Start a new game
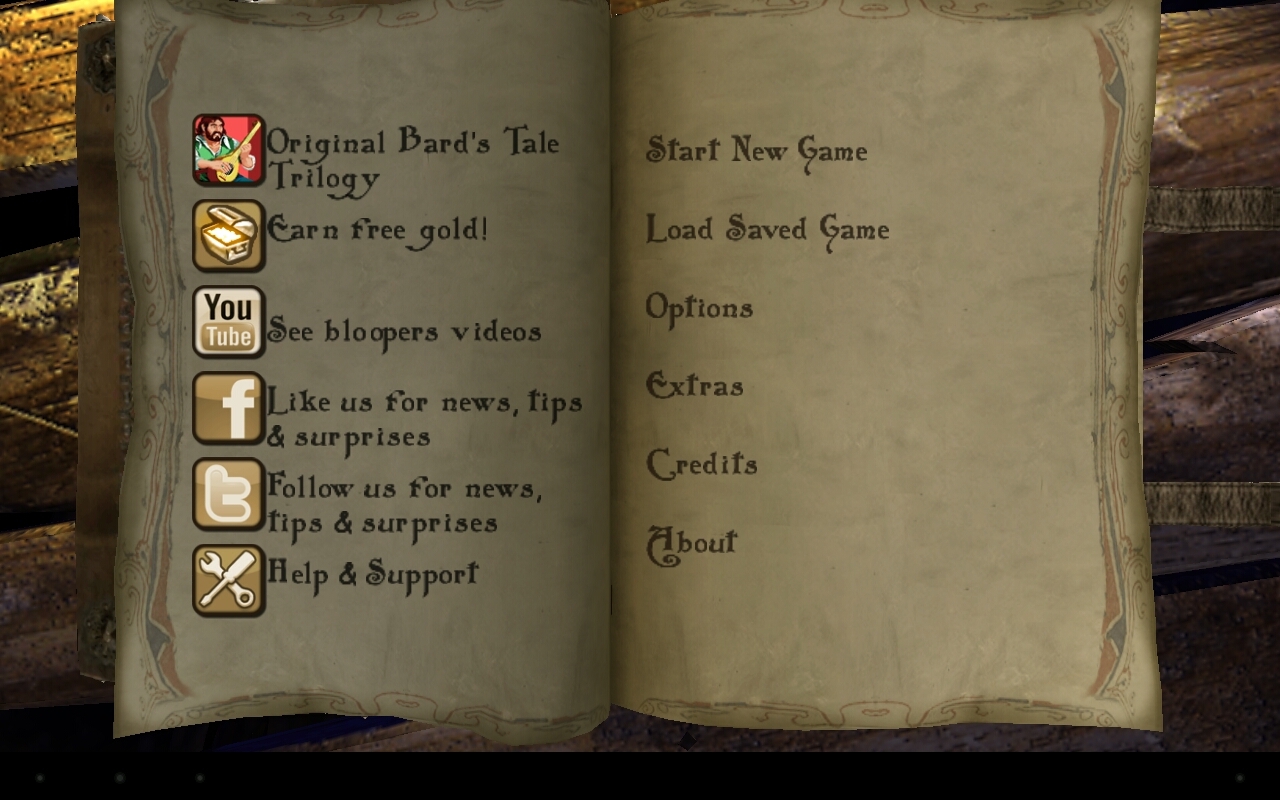 tap(756, 151)
